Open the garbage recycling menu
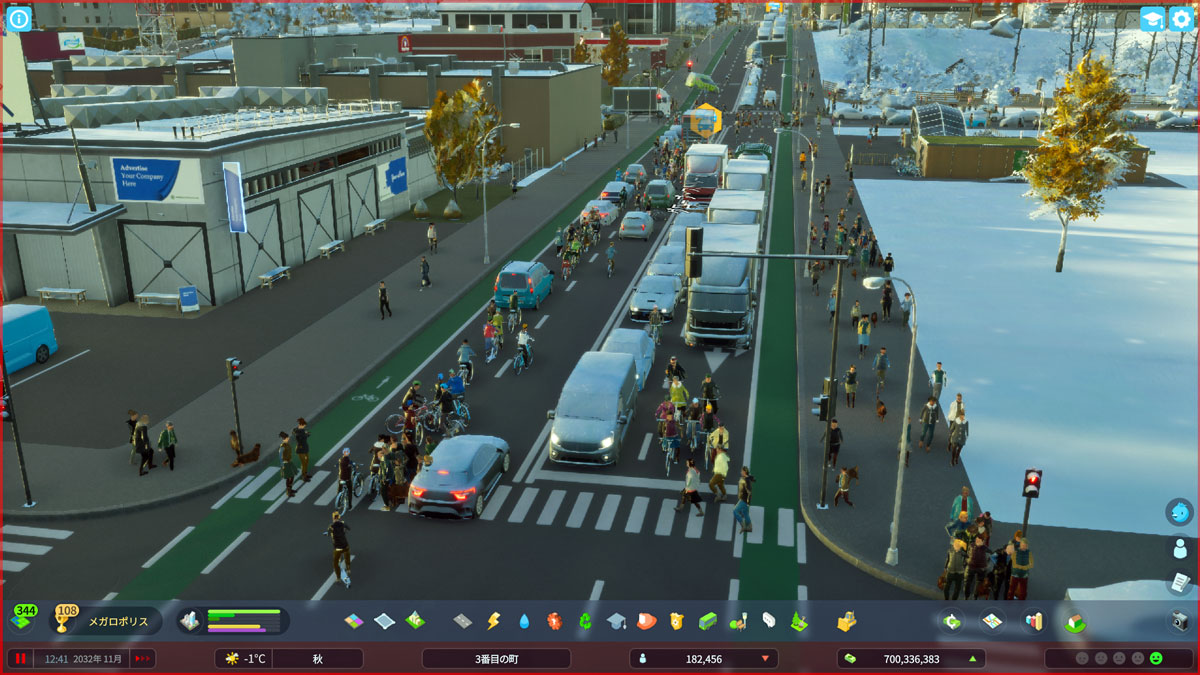The width and height of the screenshot is (1200, 675). [x=585, y=621]
